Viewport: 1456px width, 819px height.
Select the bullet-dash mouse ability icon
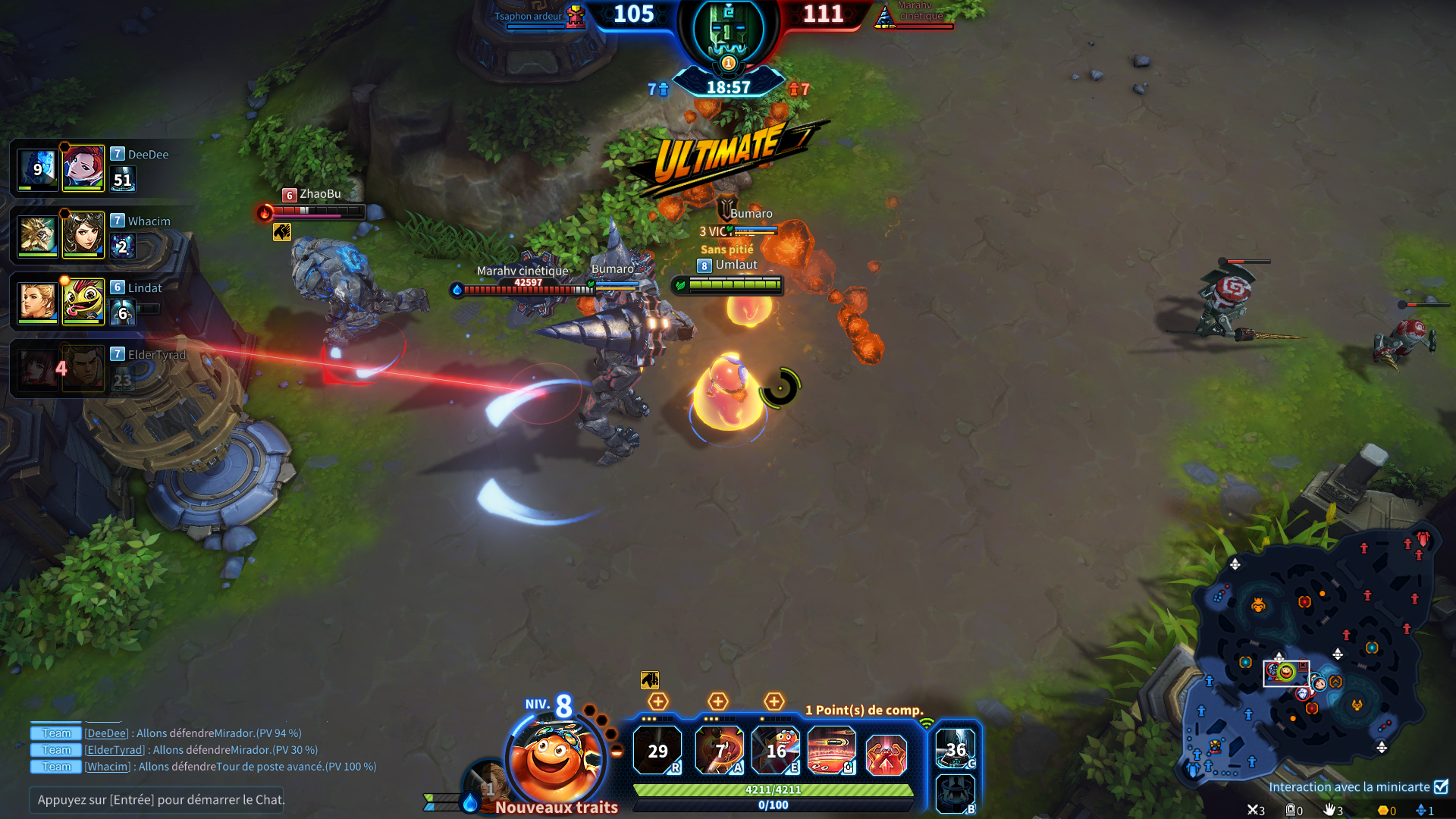tap(831, 751)
